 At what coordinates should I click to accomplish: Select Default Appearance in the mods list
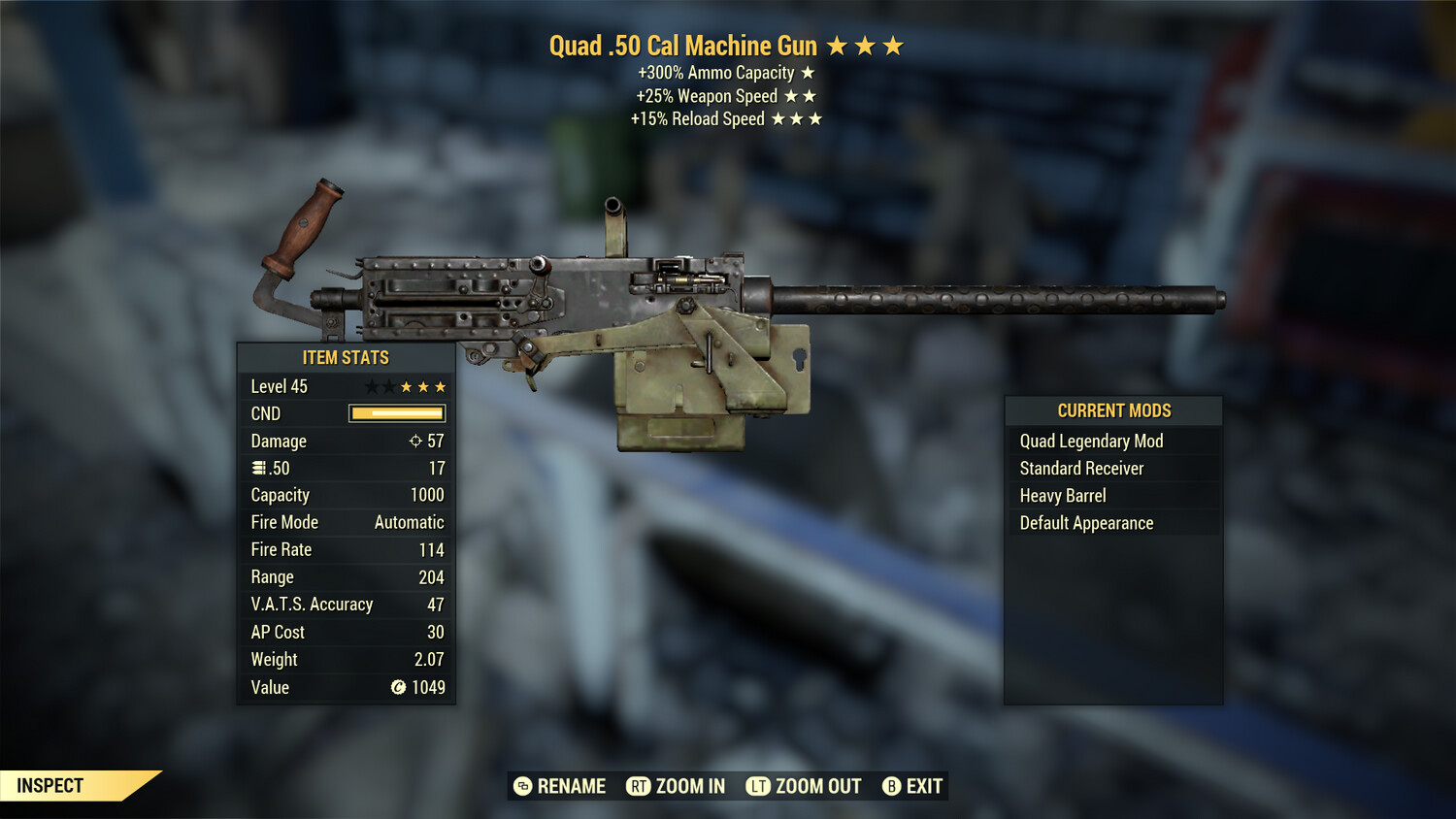[1085, 522]
